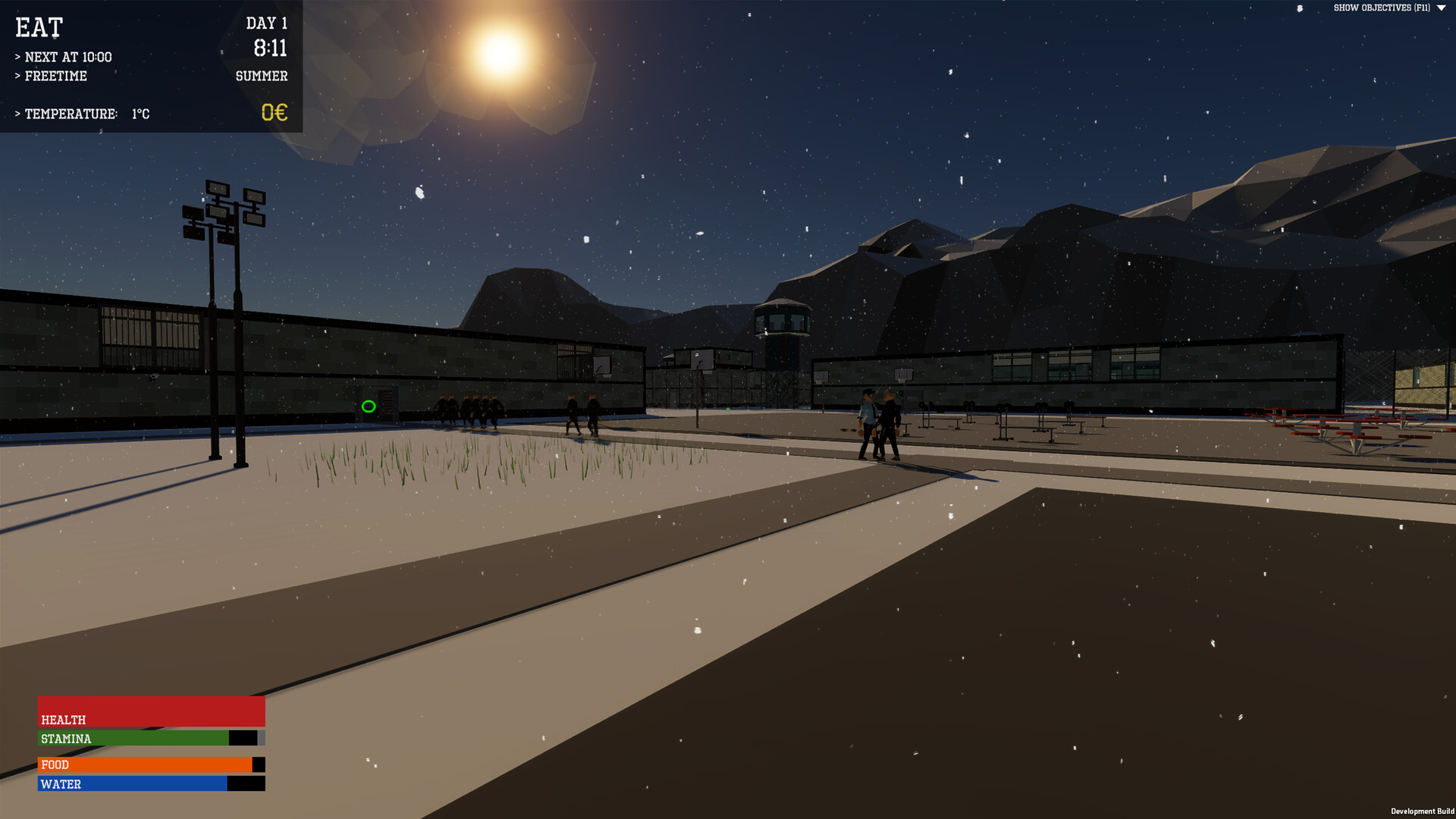Click the SHOW OBJECTIVES menu label
1456x819 pixels.
1382,9
